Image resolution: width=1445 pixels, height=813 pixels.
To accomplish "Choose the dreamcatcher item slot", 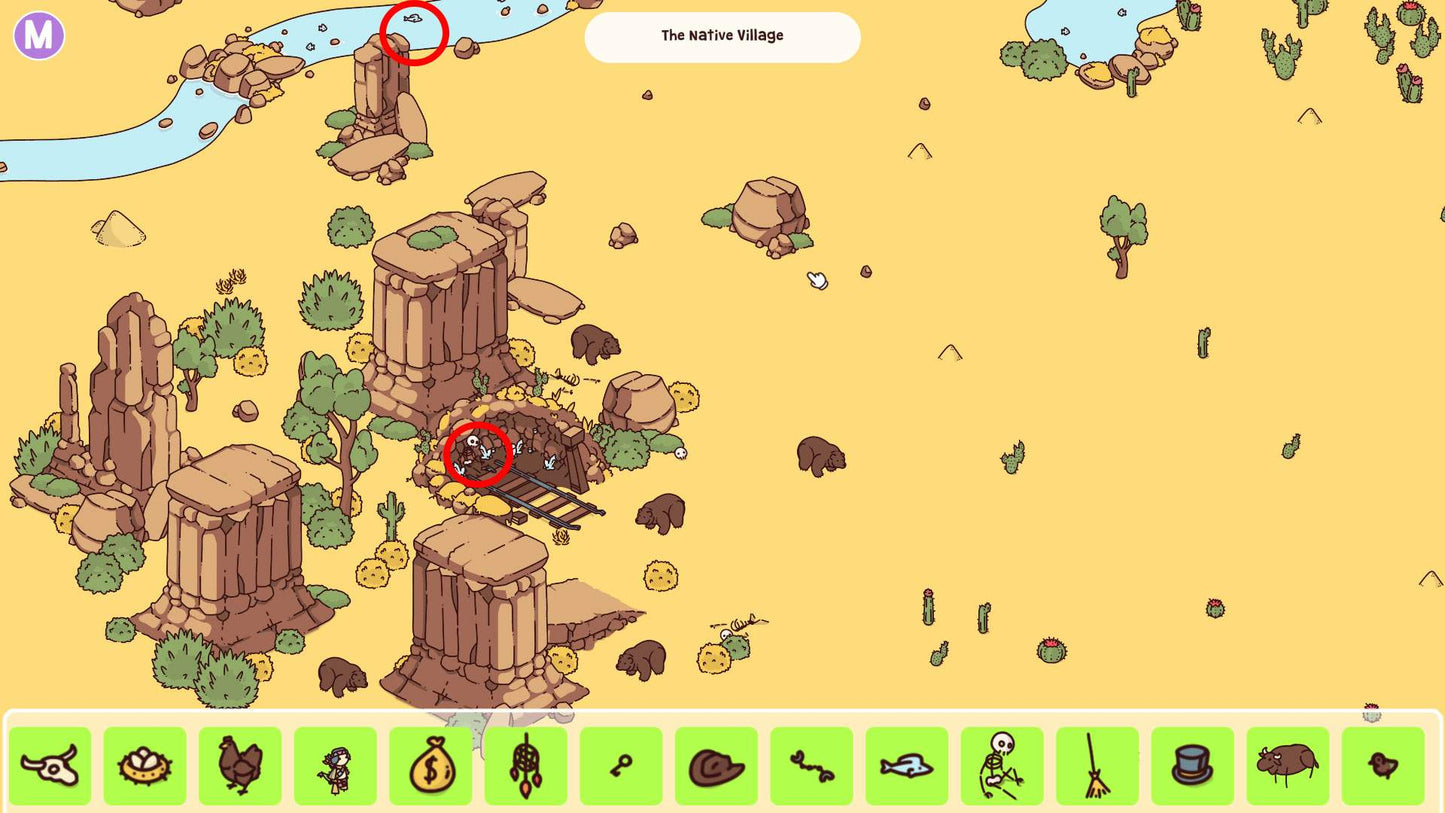I will pos(526,766).
